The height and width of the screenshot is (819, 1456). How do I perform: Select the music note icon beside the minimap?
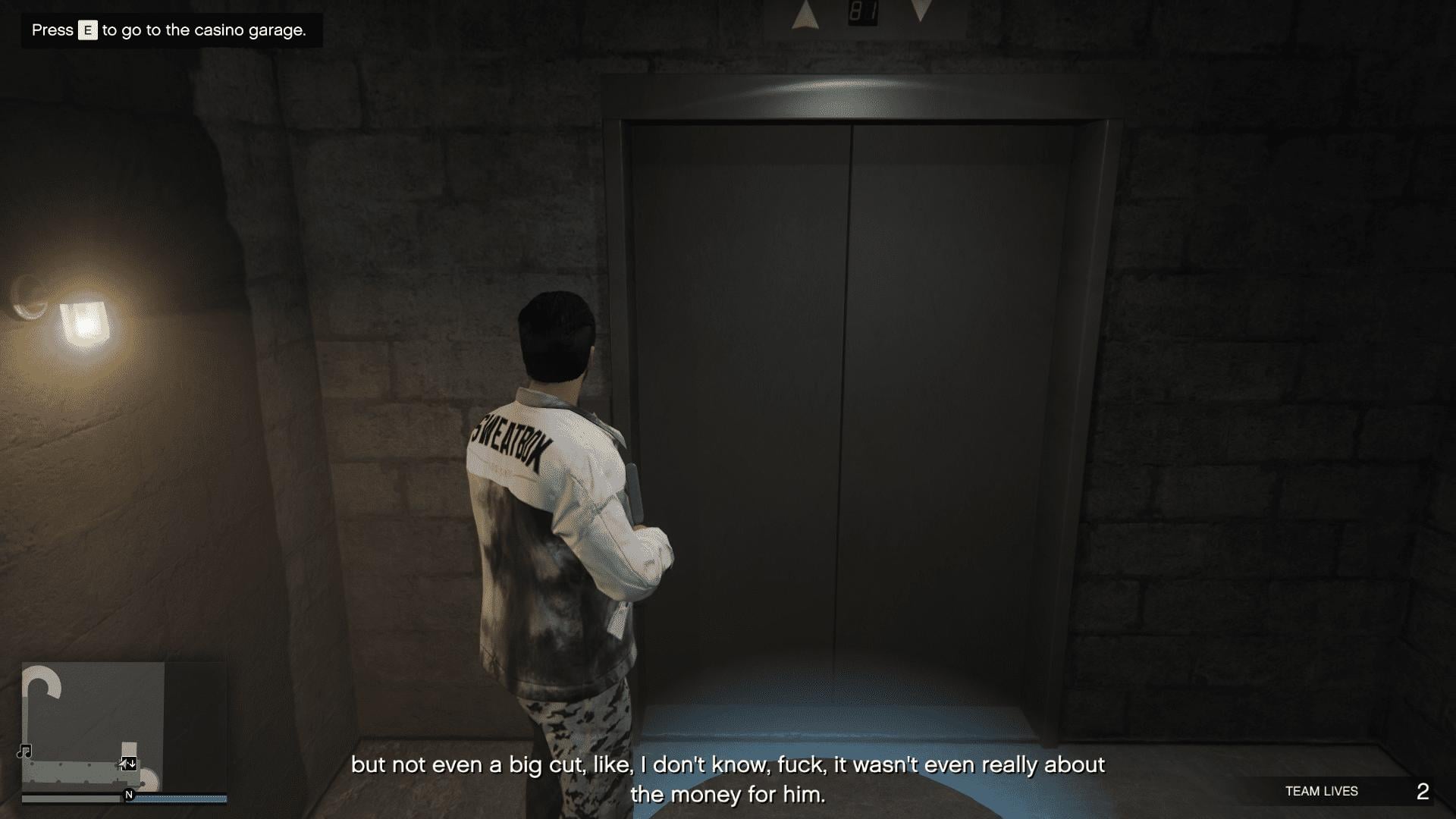24,751
